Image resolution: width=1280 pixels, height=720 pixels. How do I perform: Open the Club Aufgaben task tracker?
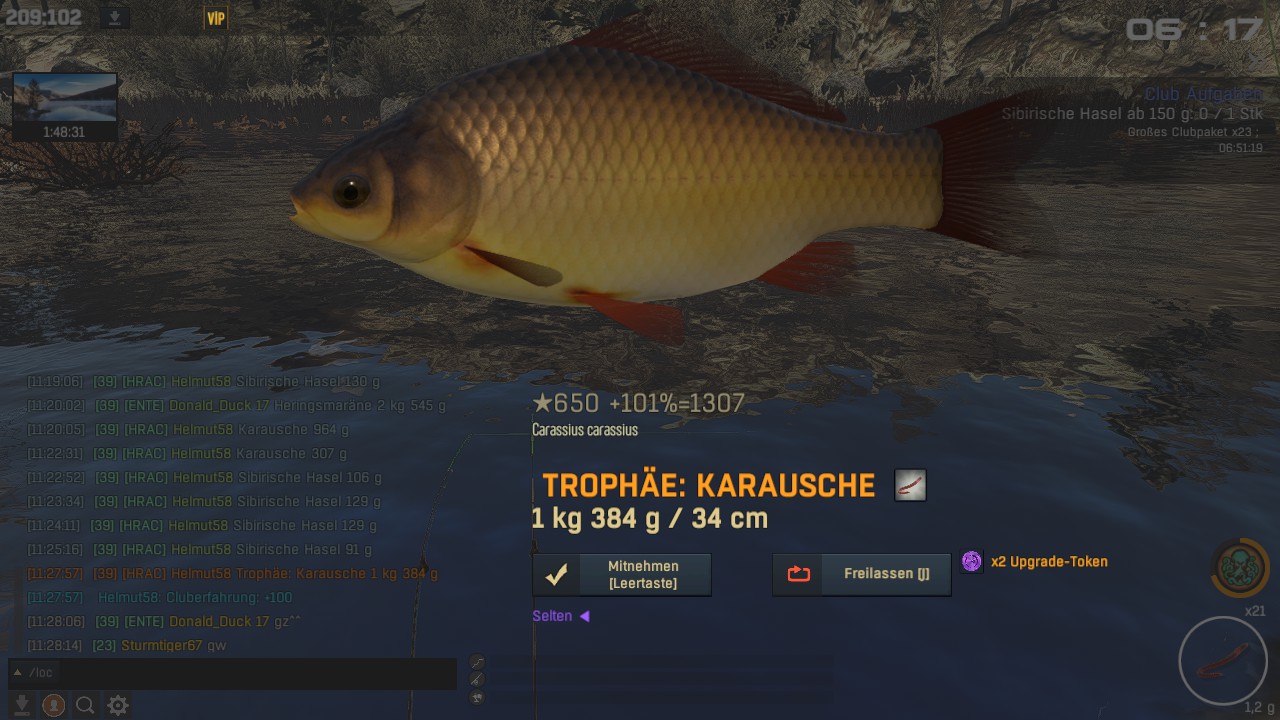[x=1203, y=94]
